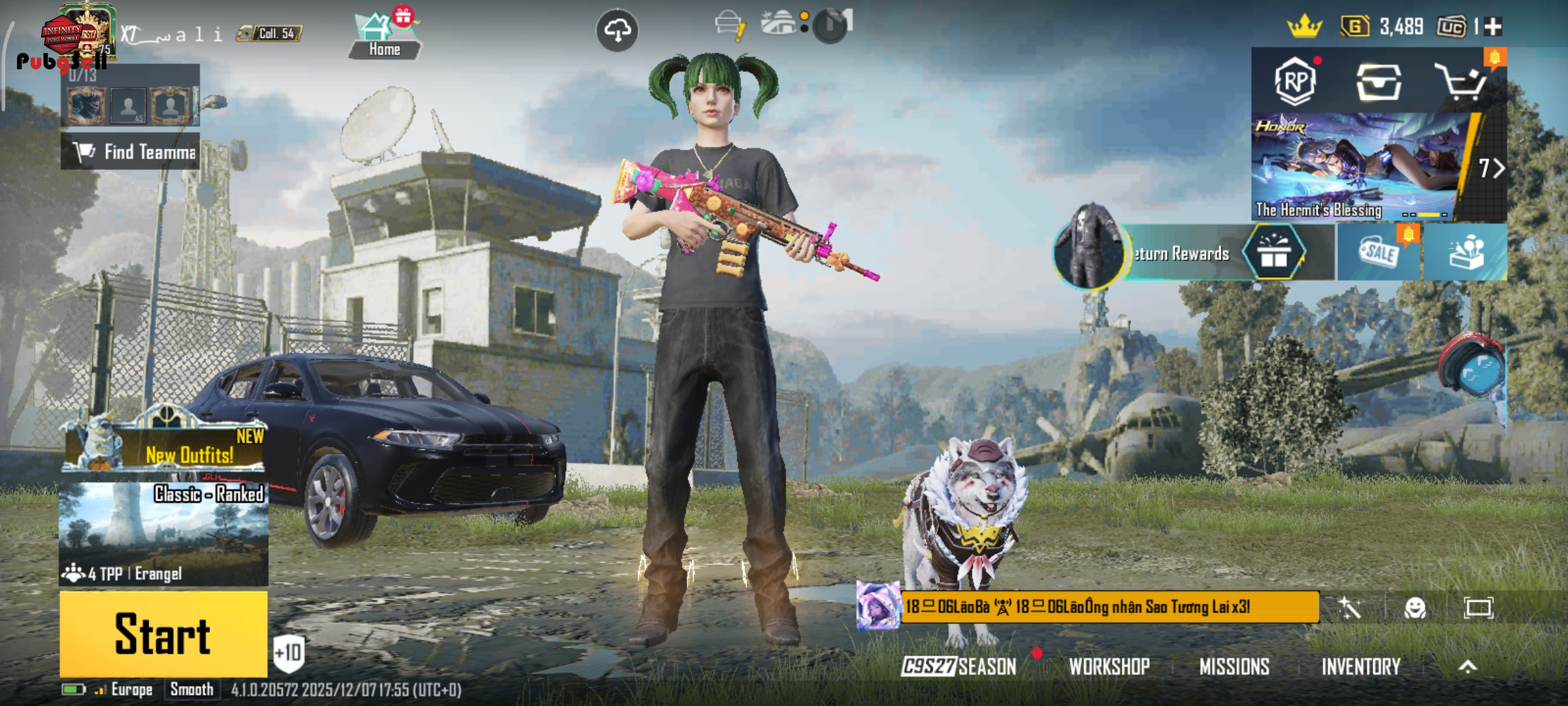Open the Royale Pass RP icon

[1295, 81]
